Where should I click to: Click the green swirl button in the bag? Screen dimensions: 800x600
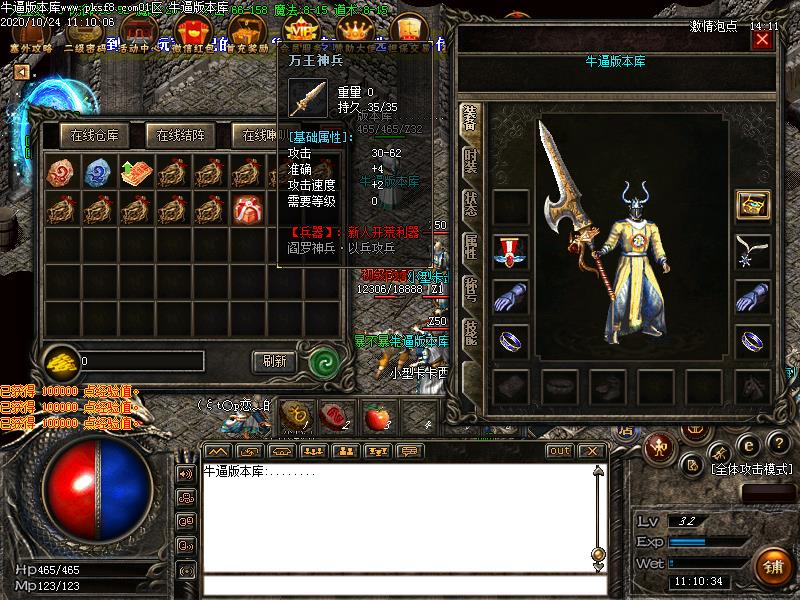click(x=322, y=361)
